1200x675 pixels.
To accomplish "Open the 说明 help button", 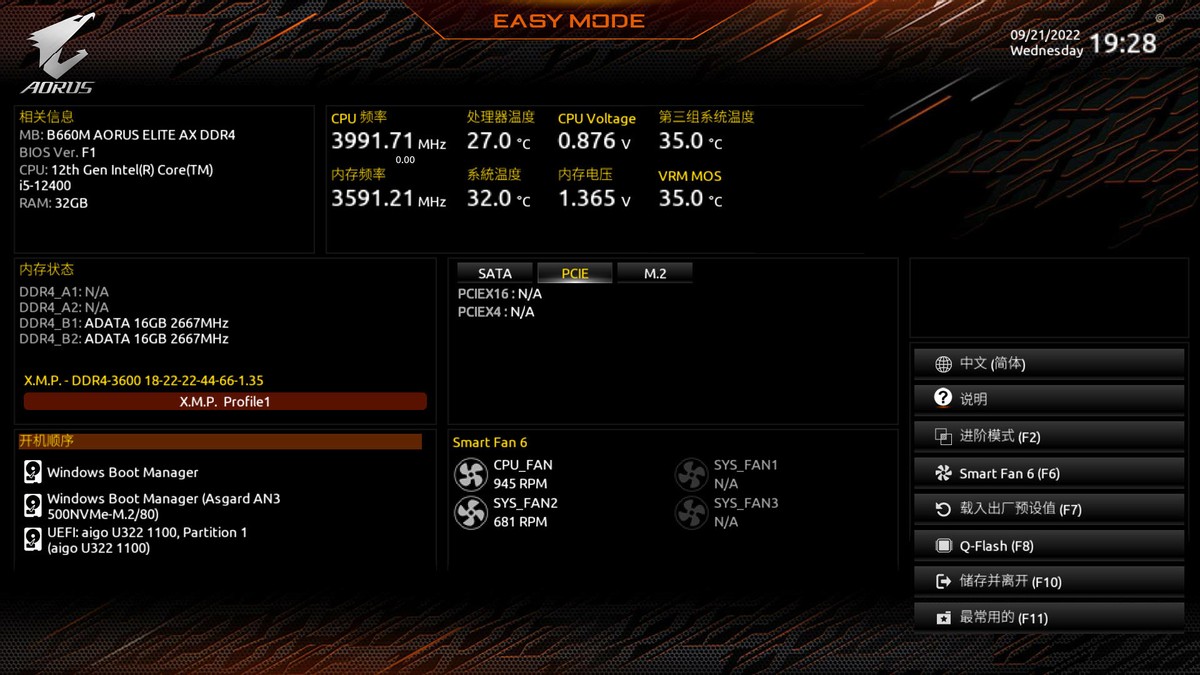I will [1048, 399].
